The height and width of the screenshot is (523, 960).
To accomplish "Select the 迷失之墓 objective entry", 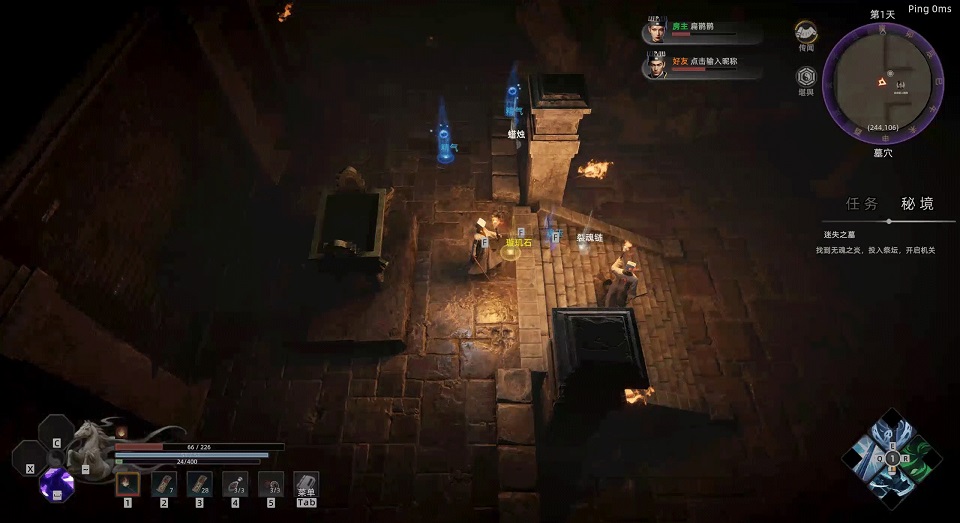I will 830,234.
